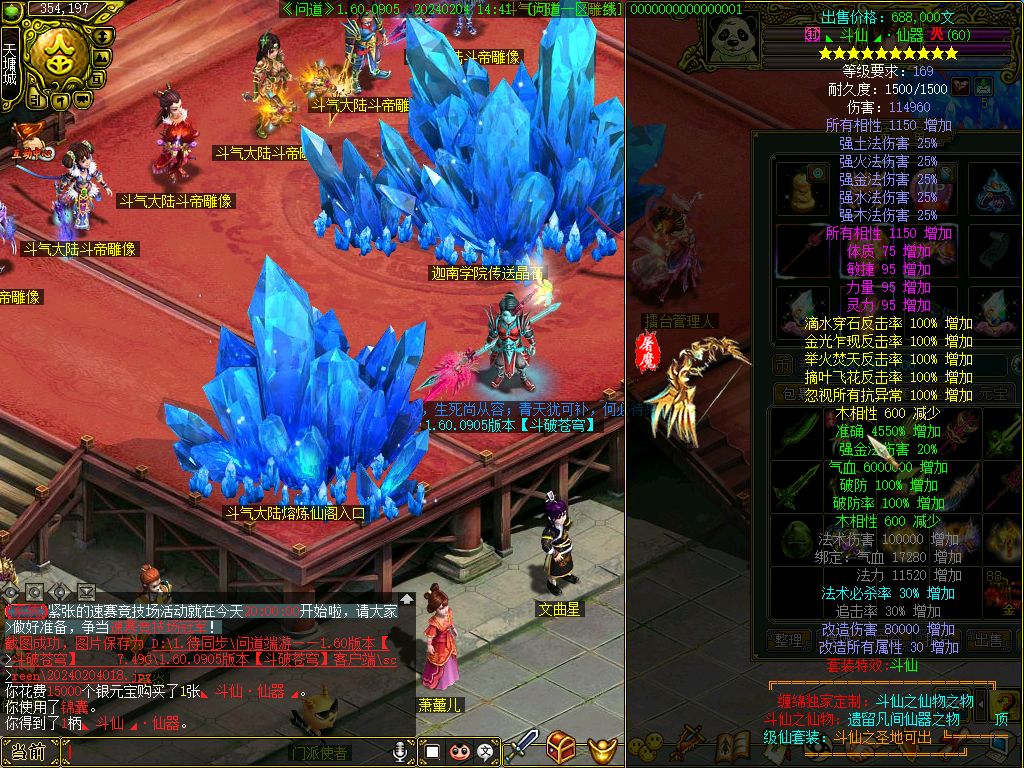Toggle the up-down arrow button beside the minimap

point(103,36)
